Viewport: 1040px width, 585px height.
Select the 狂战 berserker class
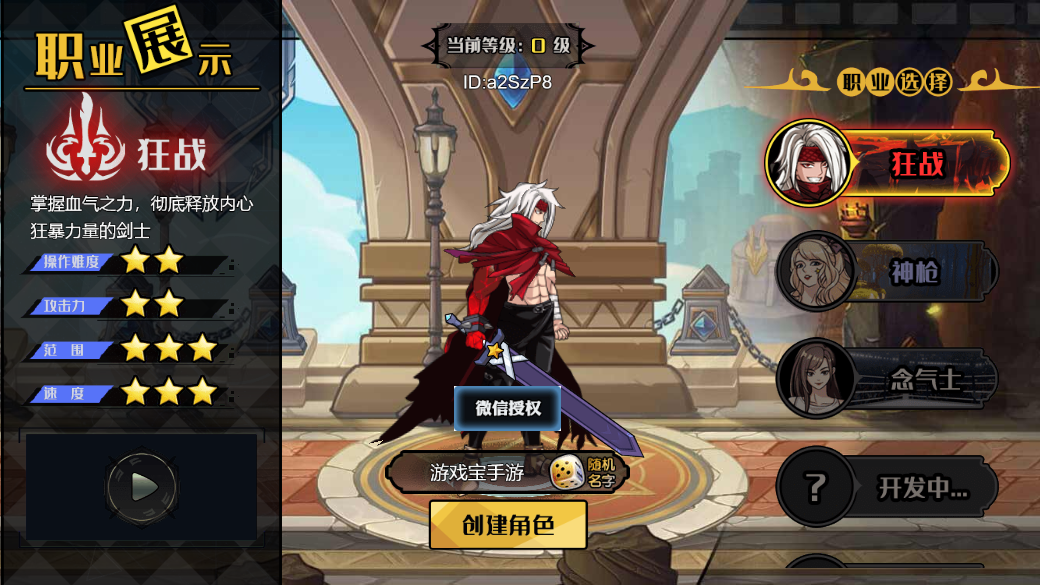coord(888,163)
